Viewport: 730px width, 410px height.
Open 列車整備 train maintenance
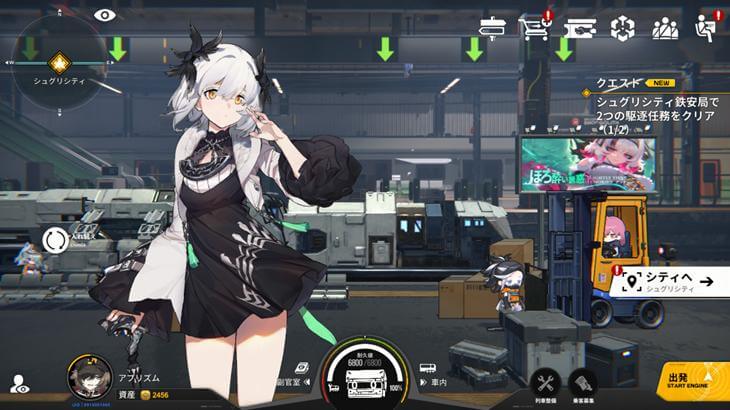[545, 384]
